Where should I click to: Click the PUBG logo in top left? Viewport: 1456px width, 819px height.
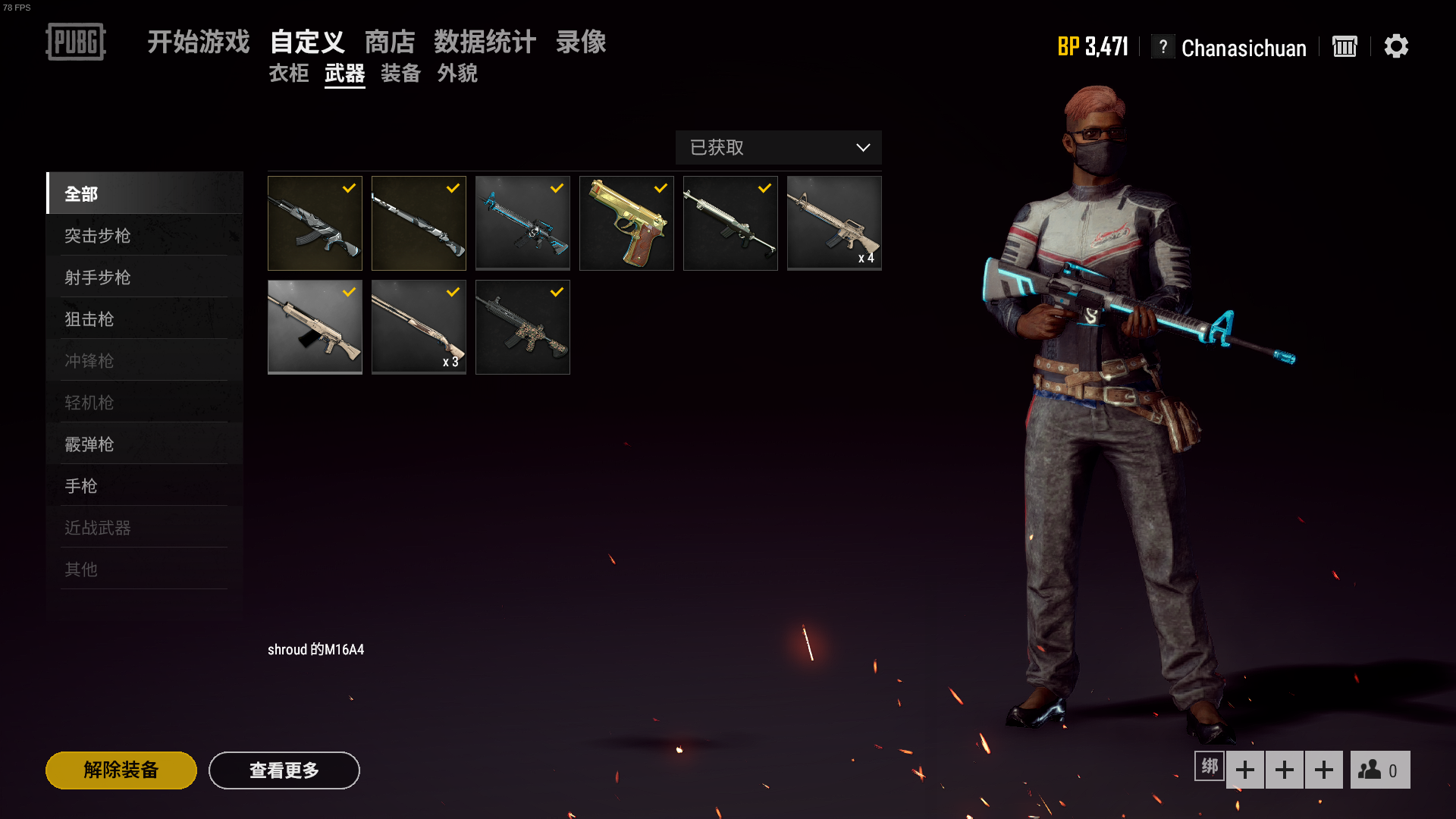pos(76,43)
